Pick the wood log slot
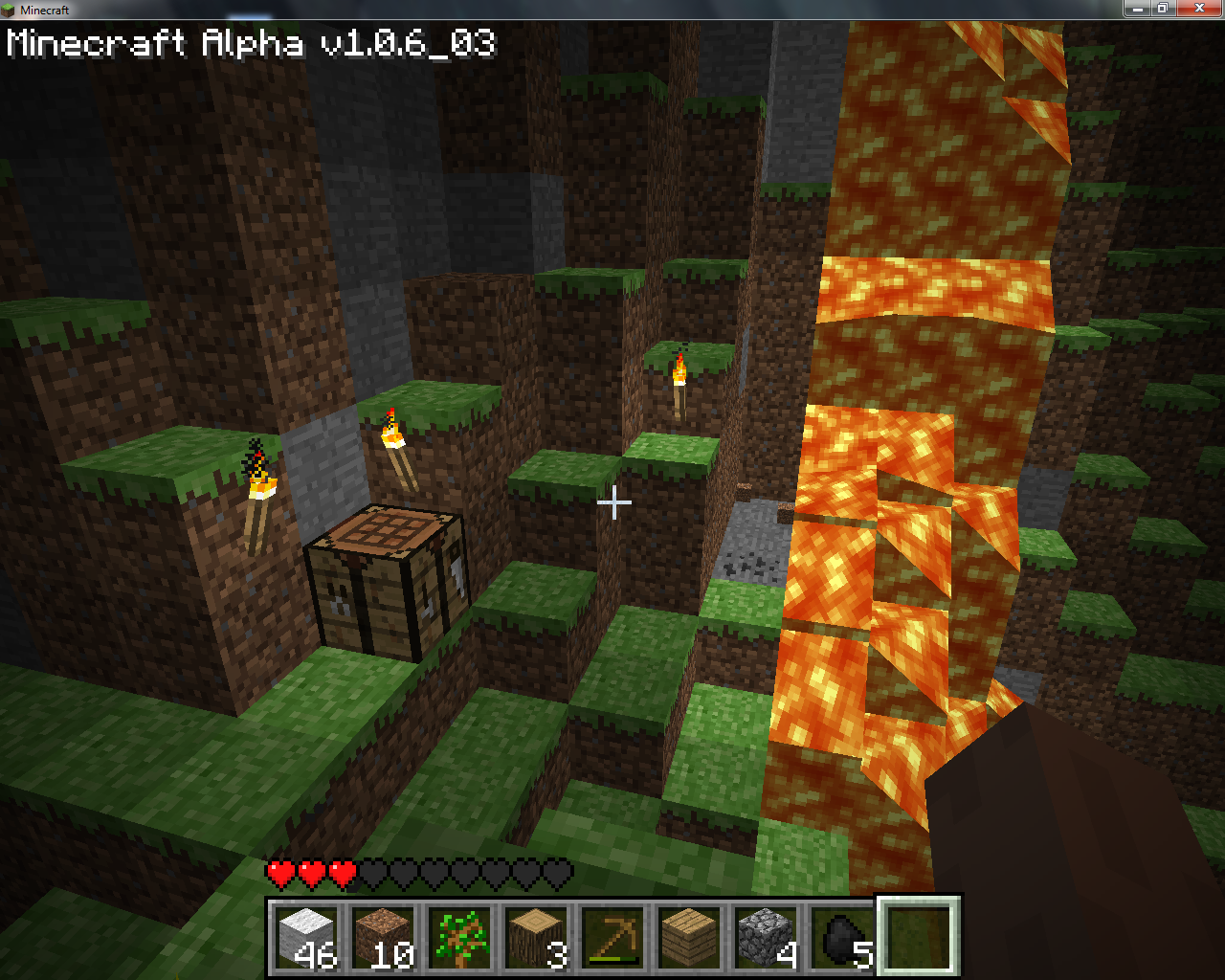Screen dimensions: 1225x980 pyautogui.click(x=536, y=937)
